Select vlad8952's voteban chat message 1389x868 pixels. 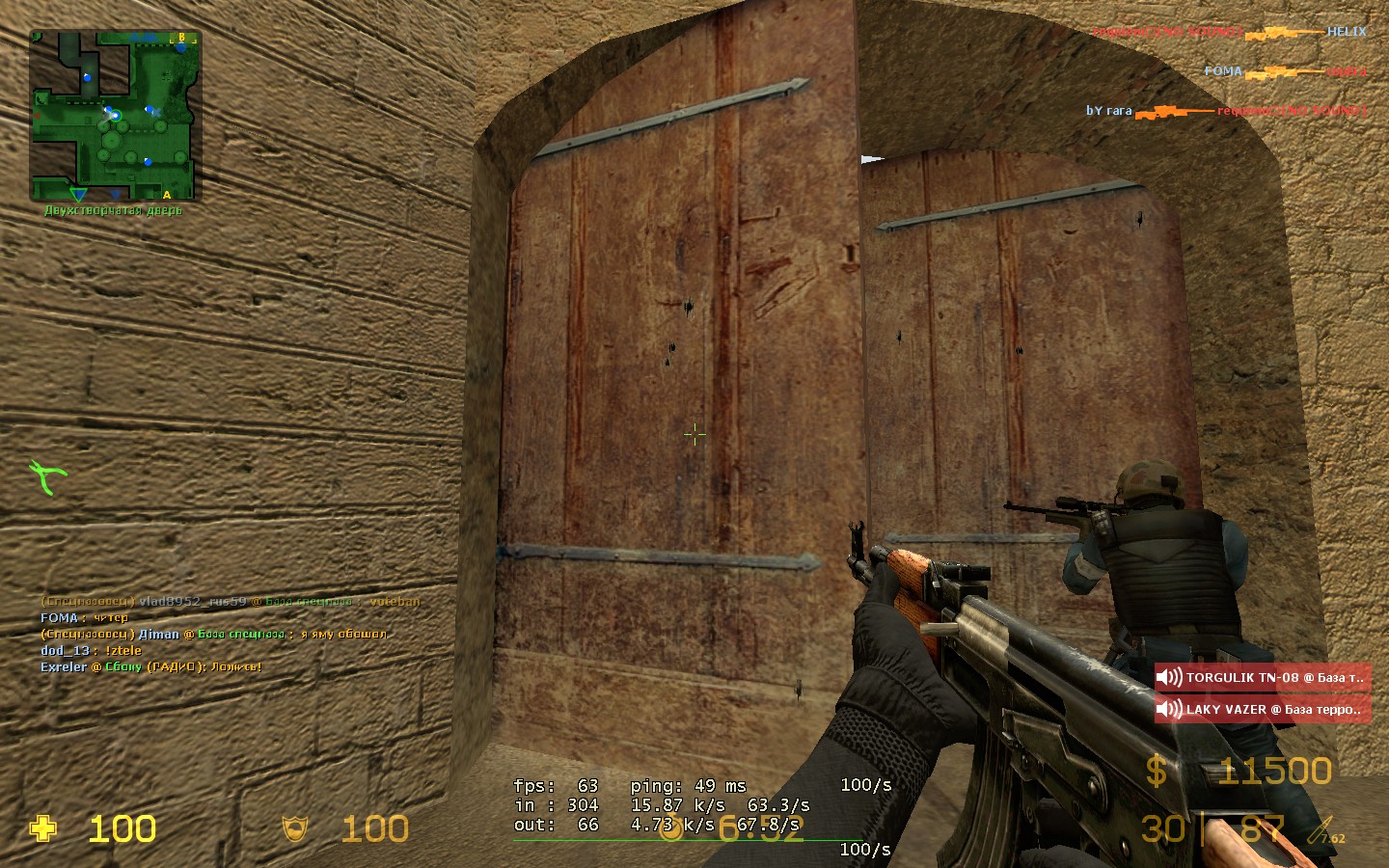click(x=231, y=602)
